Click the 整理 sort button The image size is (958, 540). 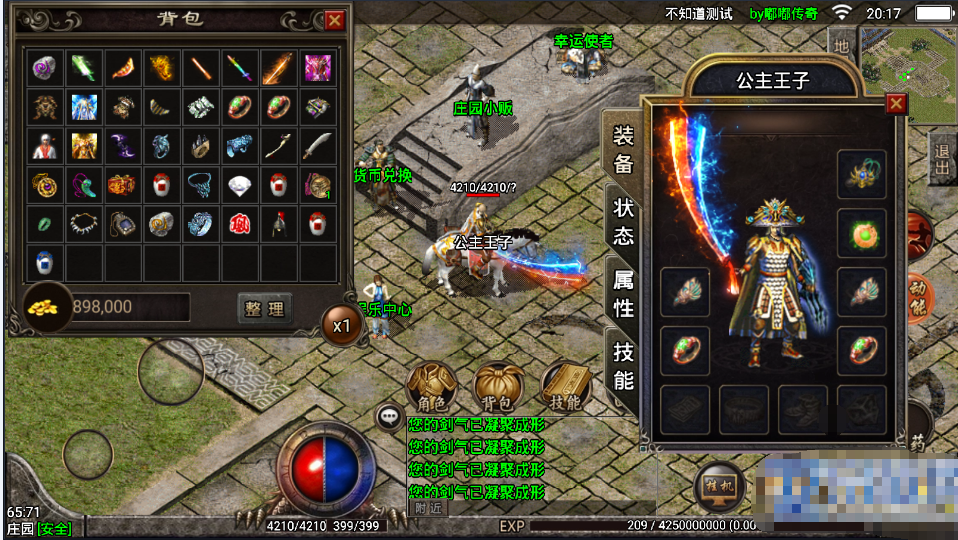[265, 308]
